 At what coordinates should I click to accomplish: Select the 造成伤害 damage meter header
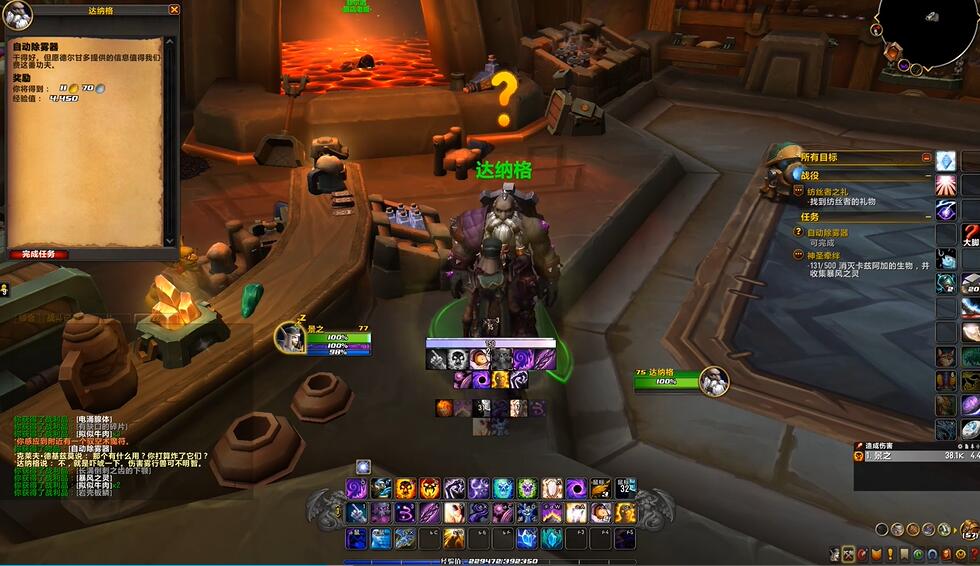[x=880, y=445]
